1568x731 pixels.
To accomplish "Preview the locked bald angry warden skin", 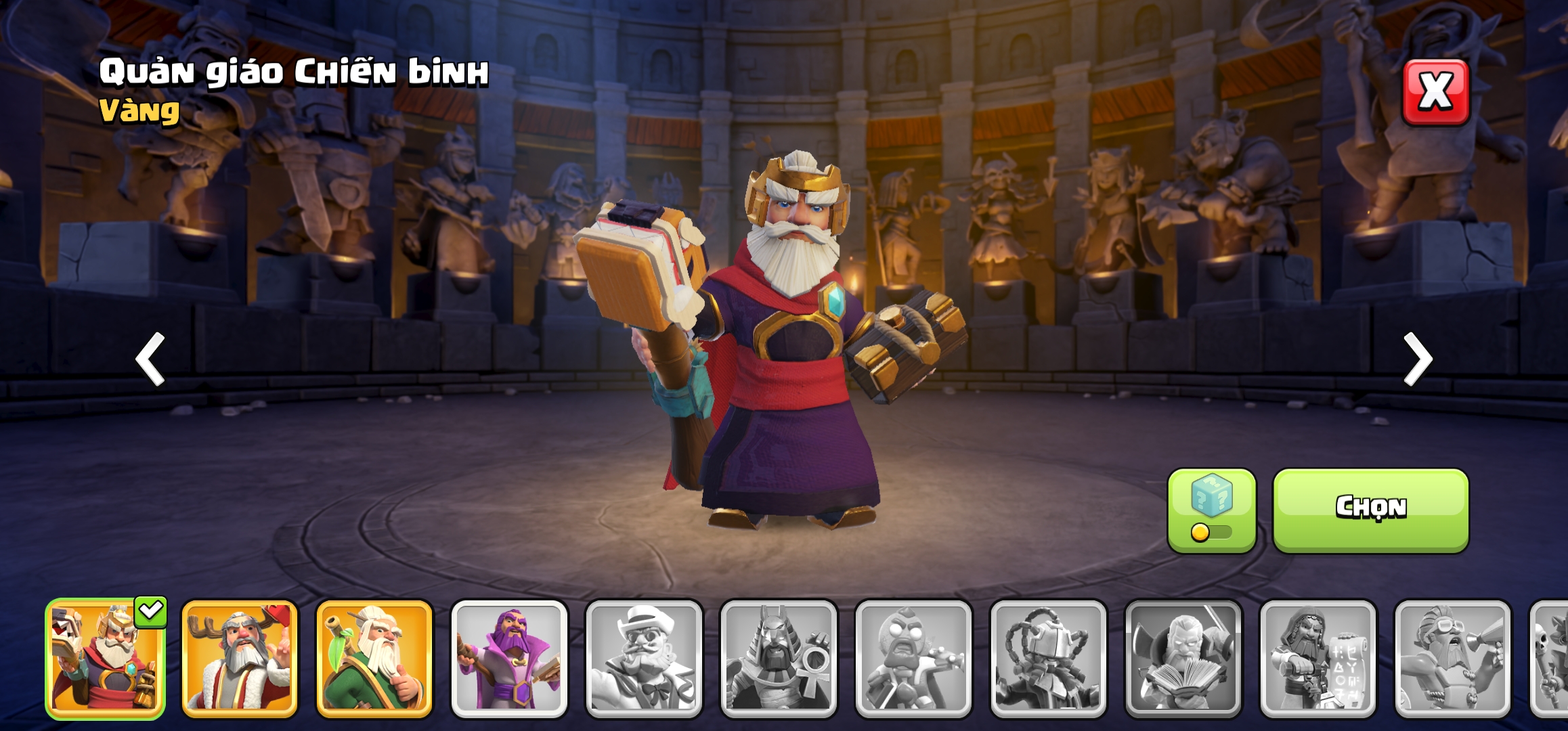I will (x=913, y=659).
